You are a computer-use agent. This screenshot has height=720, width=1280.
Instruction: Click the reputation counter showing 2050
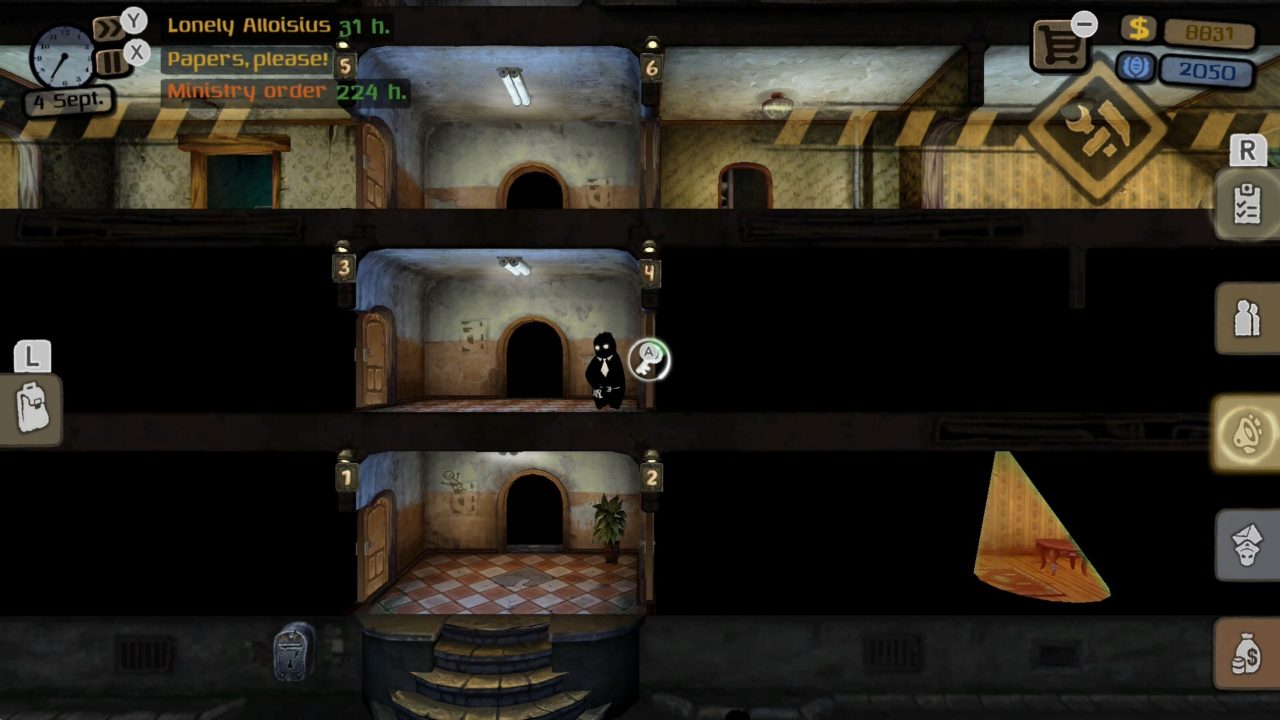1207,72
